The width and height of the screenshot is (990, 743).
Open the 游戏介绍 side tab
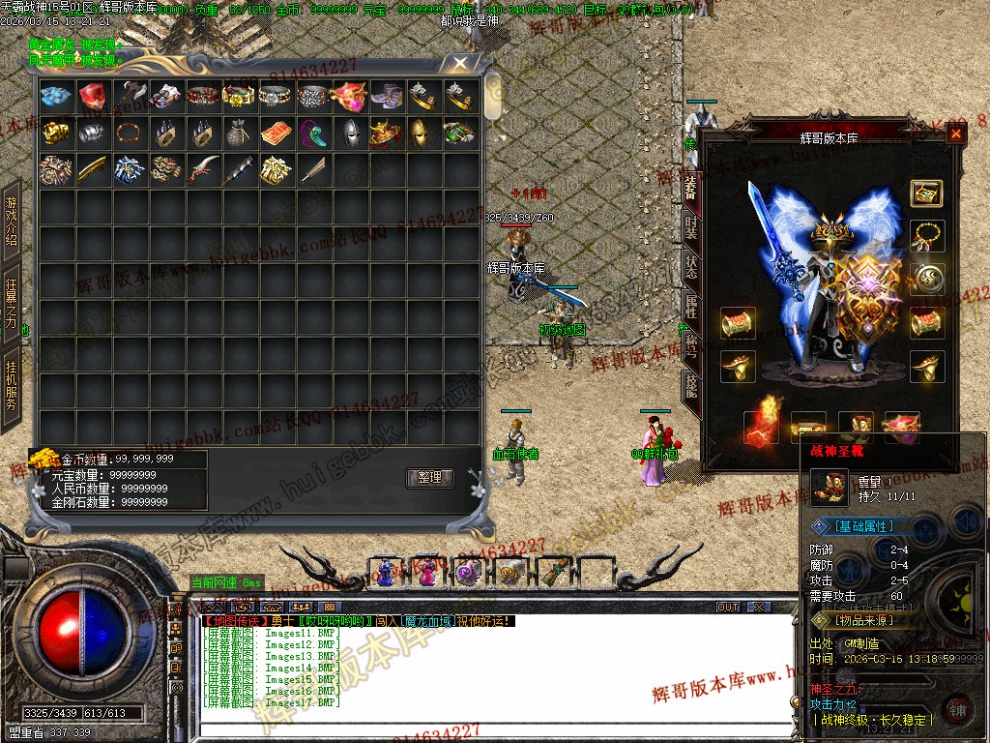pyautogui.click(x=12, y=222)
